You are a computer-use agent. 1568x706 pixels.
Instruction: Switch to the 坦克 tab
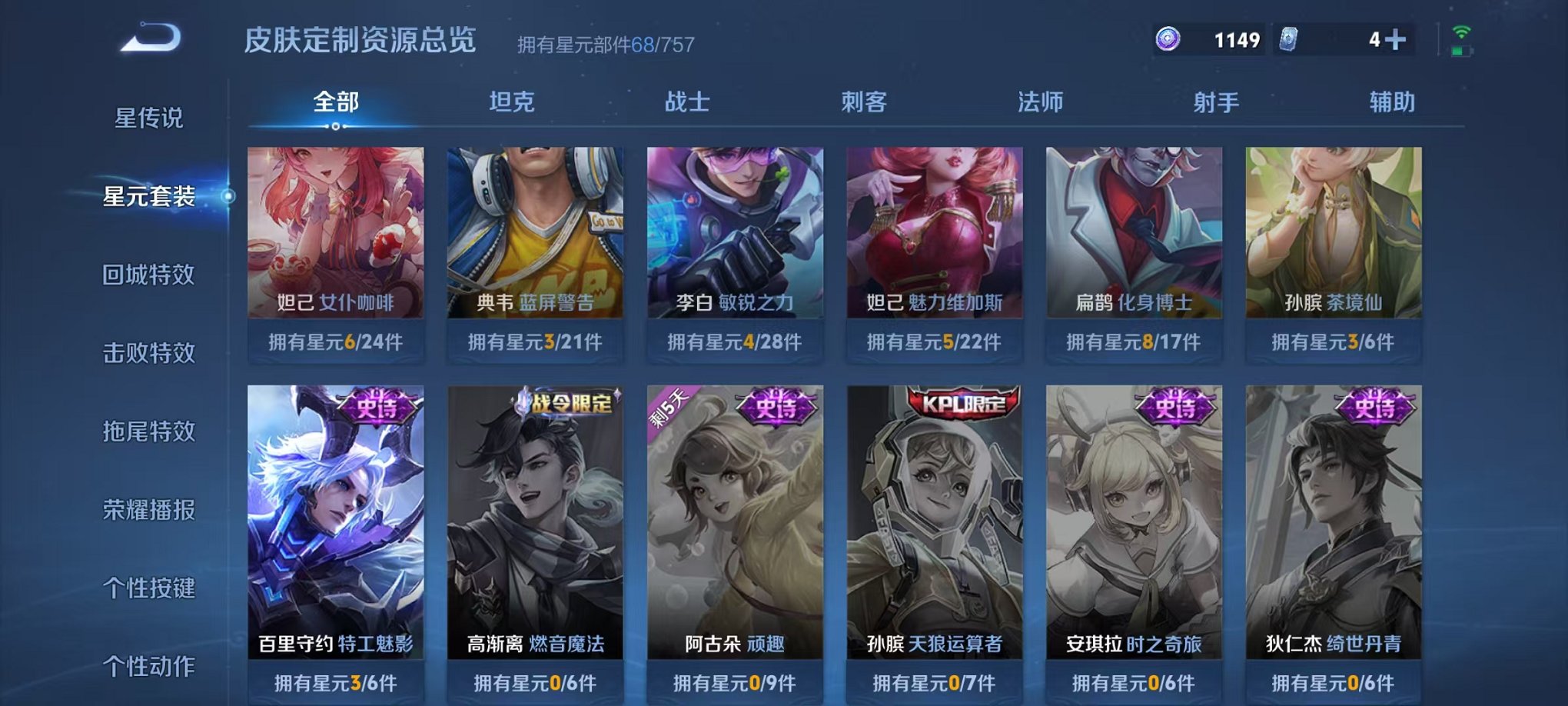509,101
